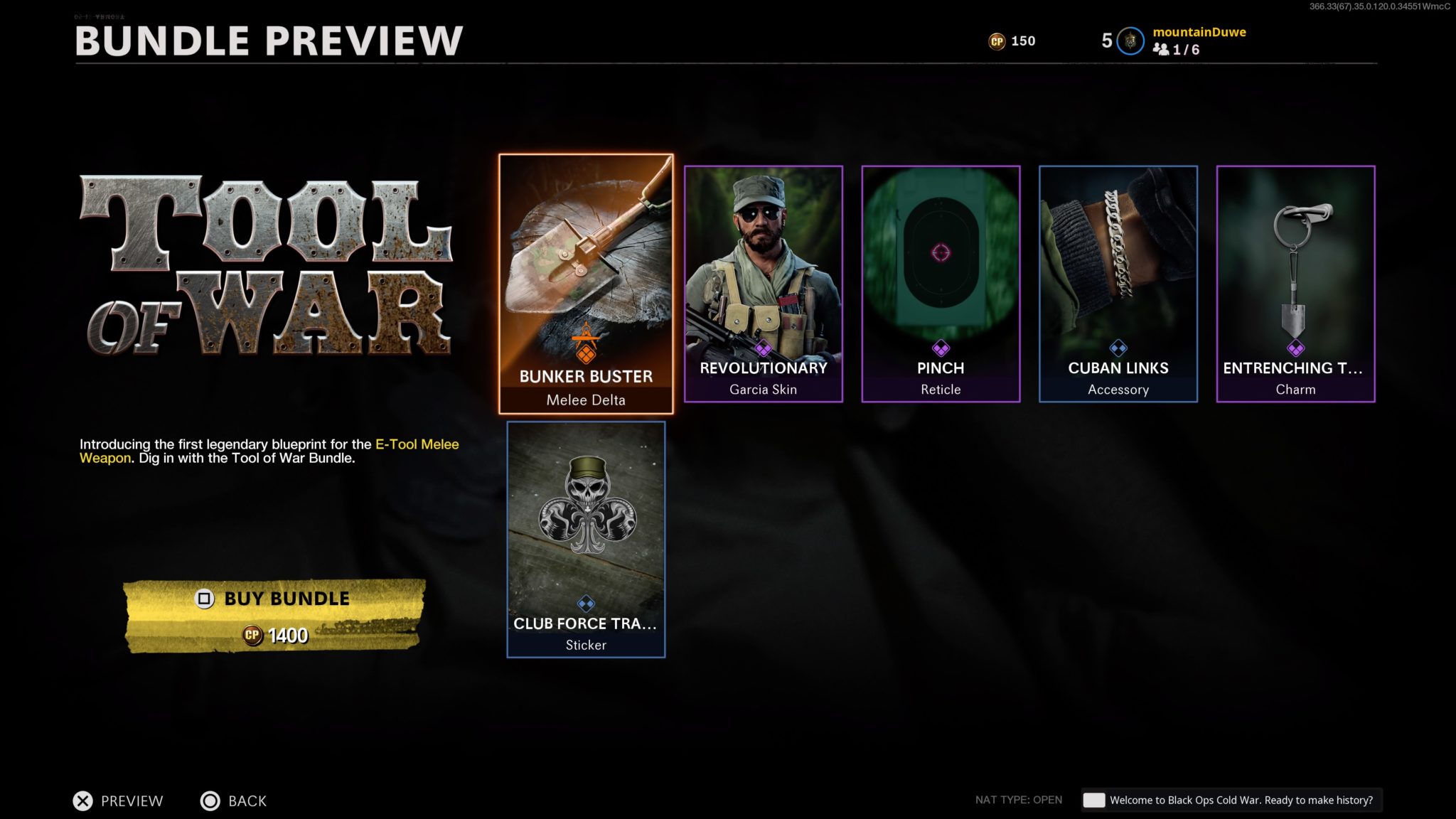Click the X Preview control icon

pos(84,801)
